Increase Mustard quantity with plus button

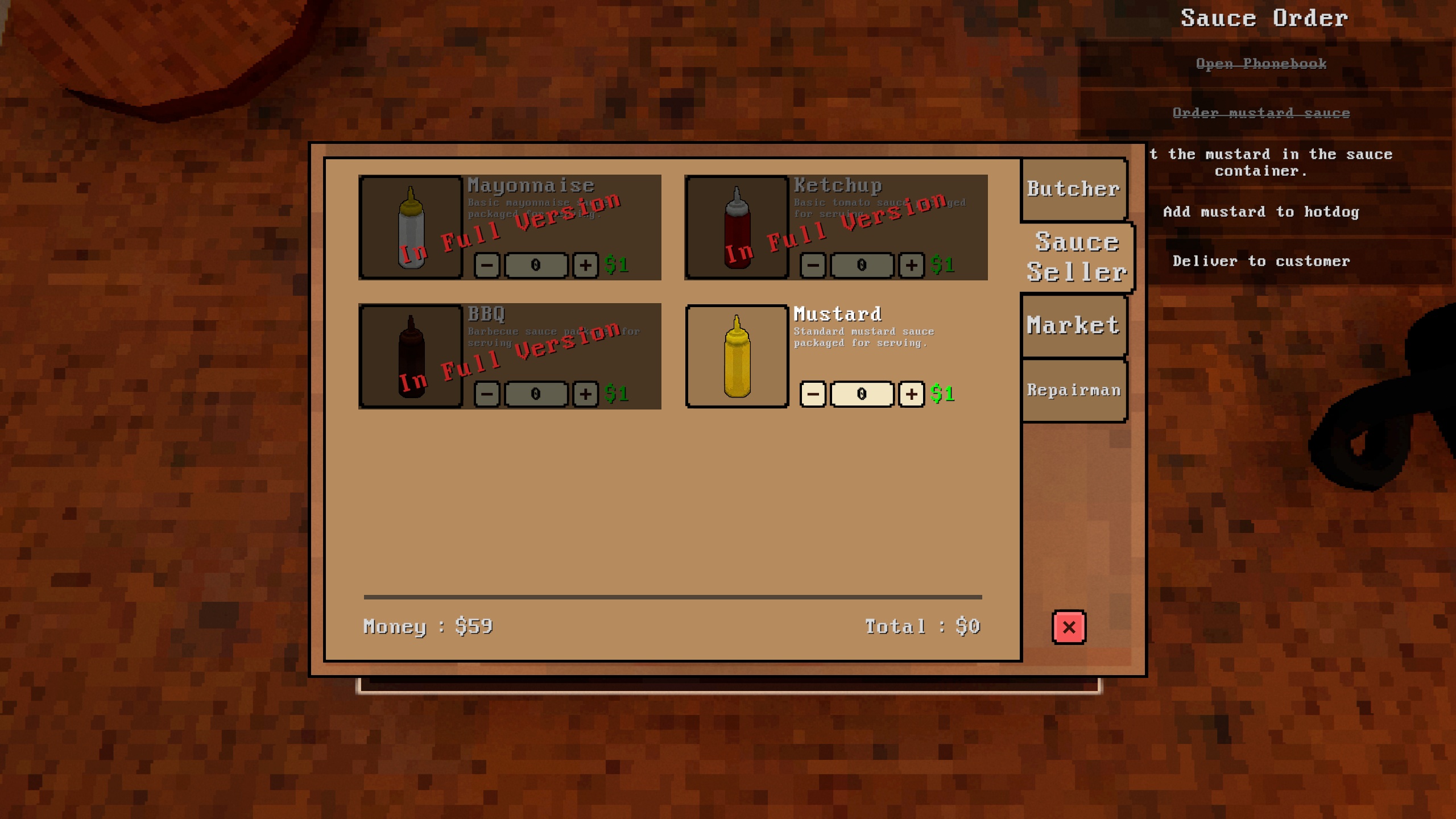click(911, 394)
